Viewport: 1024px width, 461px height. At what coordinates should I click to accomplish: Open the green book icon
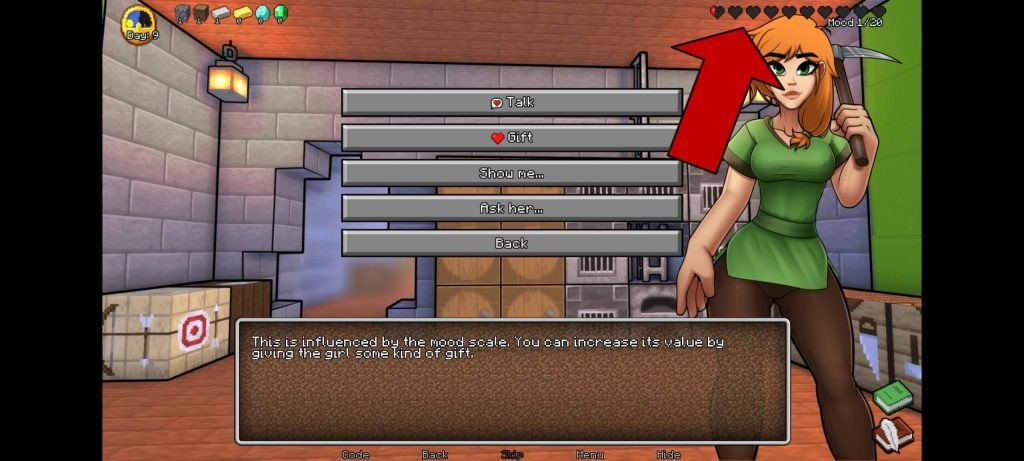(x=893, y=397)
